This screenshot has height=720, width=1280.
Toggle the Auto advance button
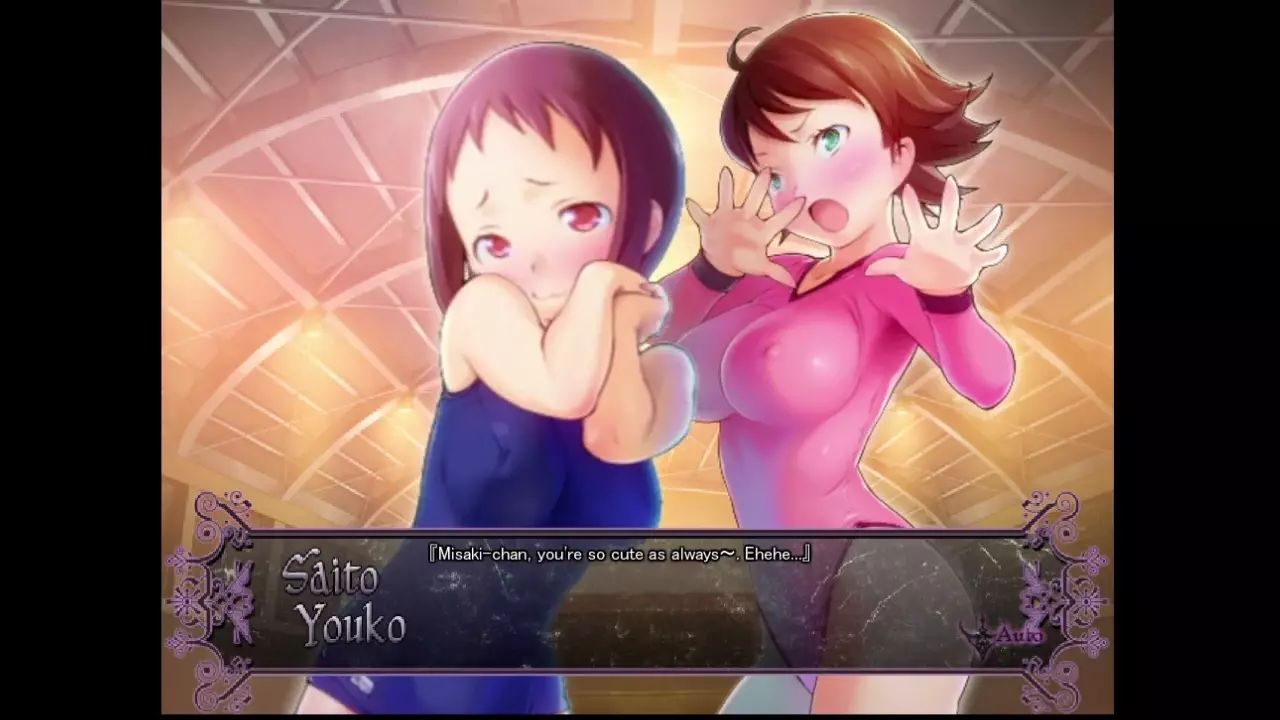(1015, 635)
